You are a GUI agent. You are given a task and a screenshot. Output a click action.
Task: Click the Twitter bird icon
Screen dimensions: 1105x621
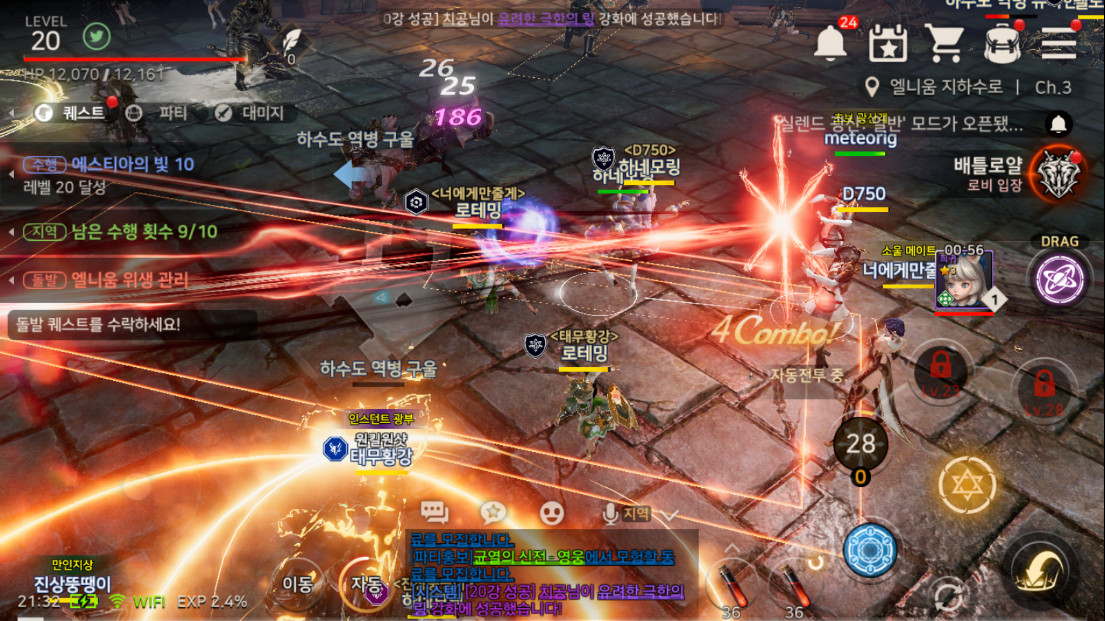[96, 37]
